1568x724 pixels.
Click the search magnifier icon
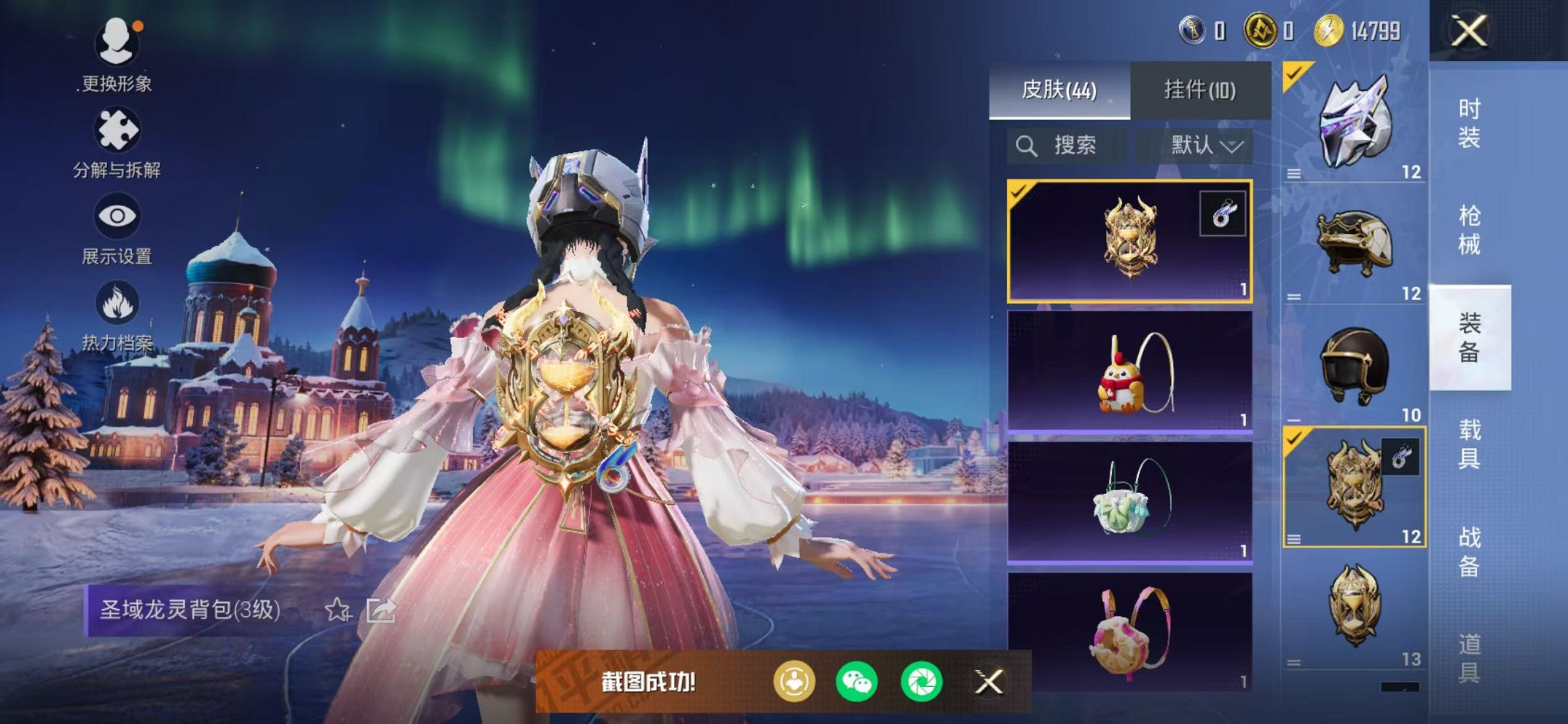[1027, 144]
